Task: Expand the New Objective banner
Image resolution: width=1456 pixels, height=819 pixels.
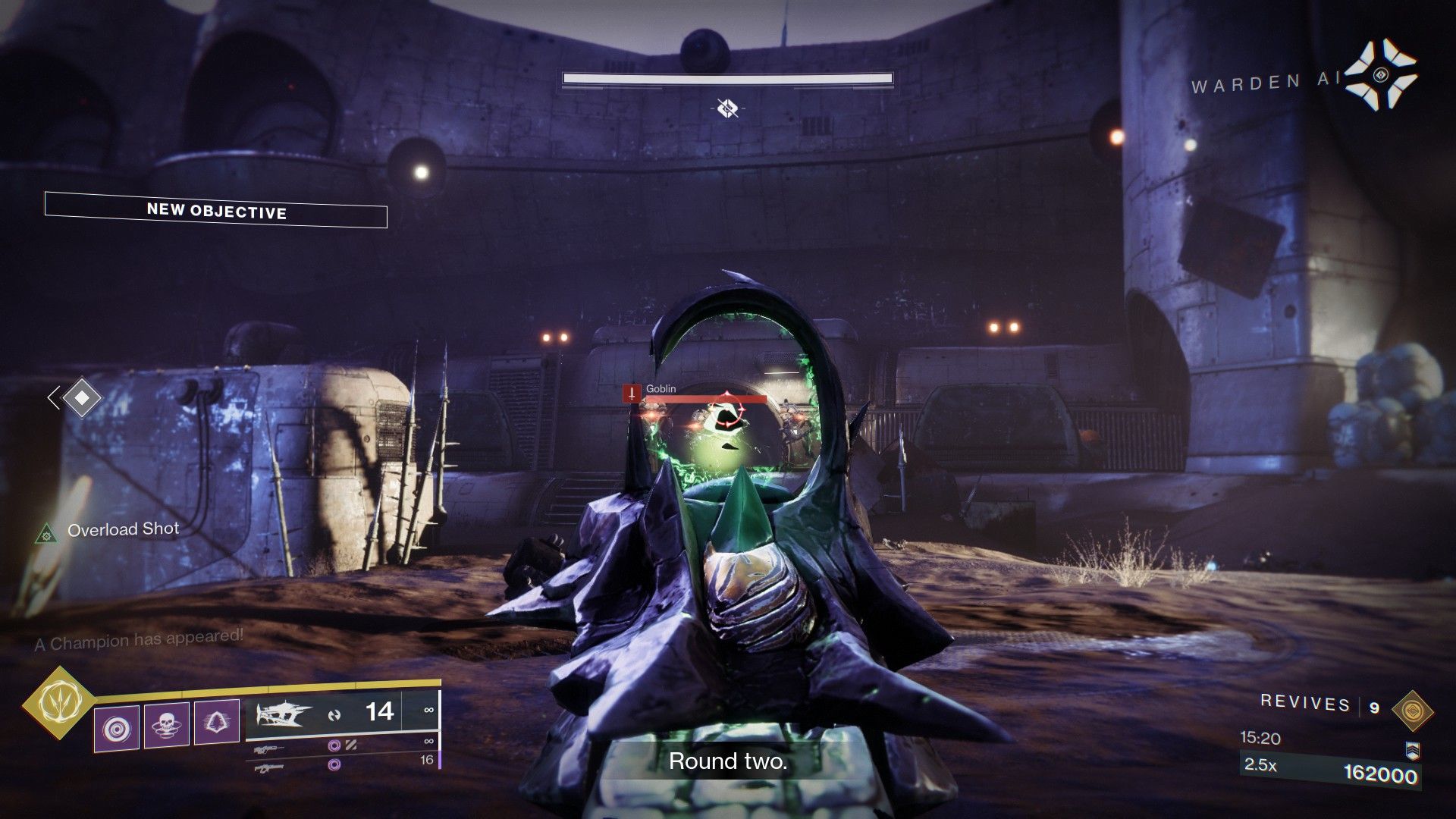Action: tap(215, 213)
